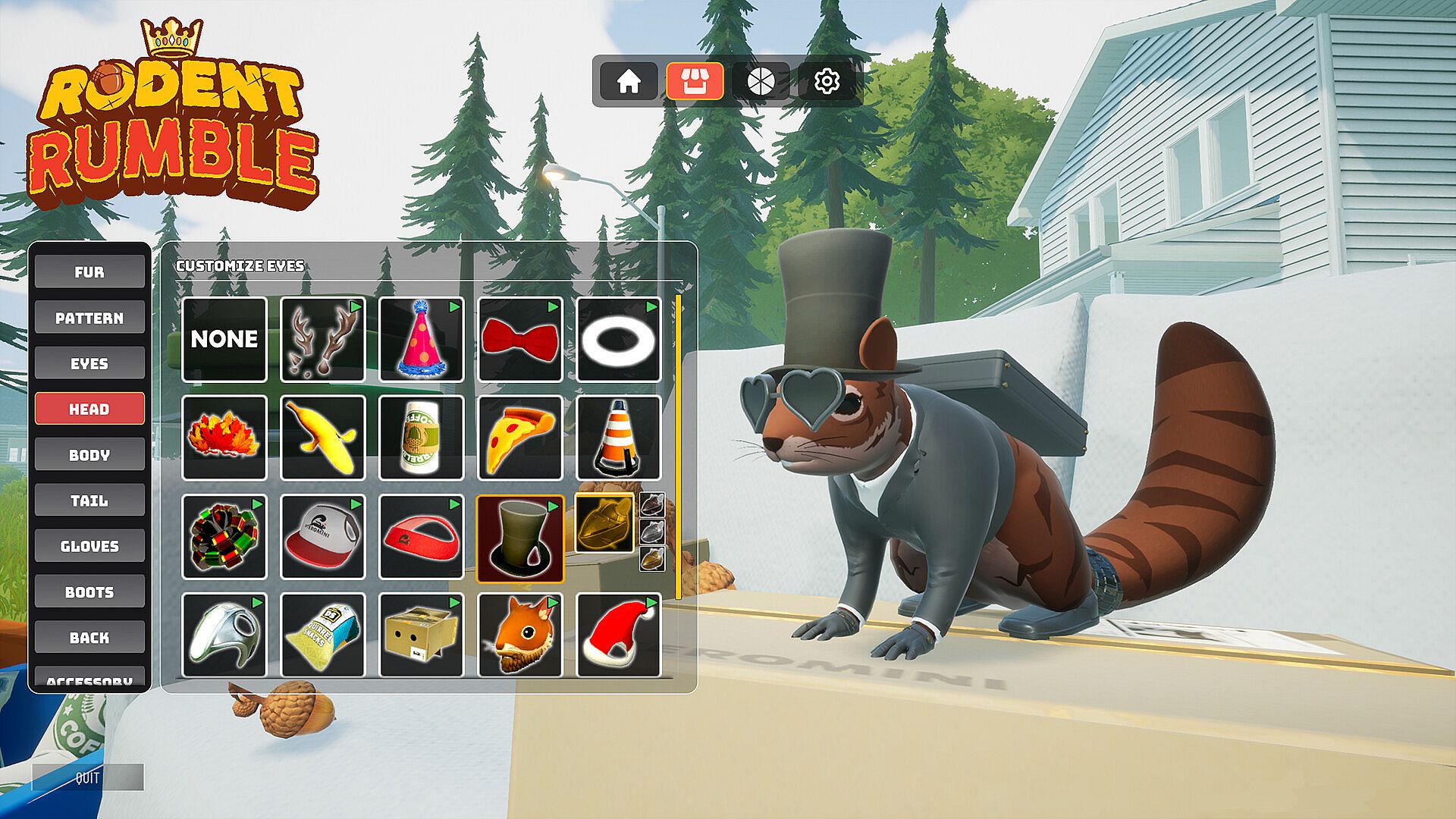The height and width of the screenshot is (819, 1456).
Task: Select the Back category
Action: 89,638
